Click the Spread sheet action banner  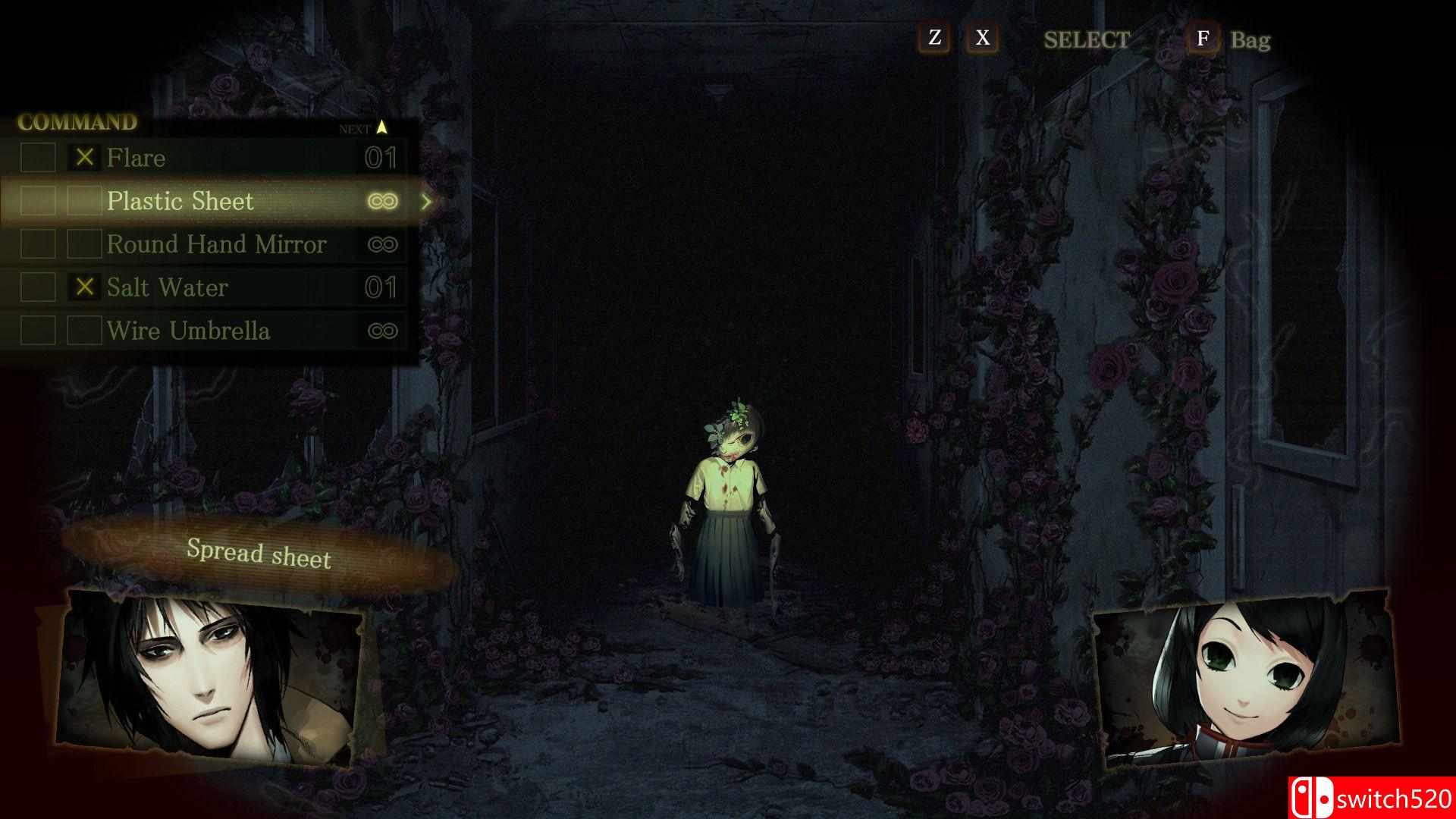coord(259,554)
